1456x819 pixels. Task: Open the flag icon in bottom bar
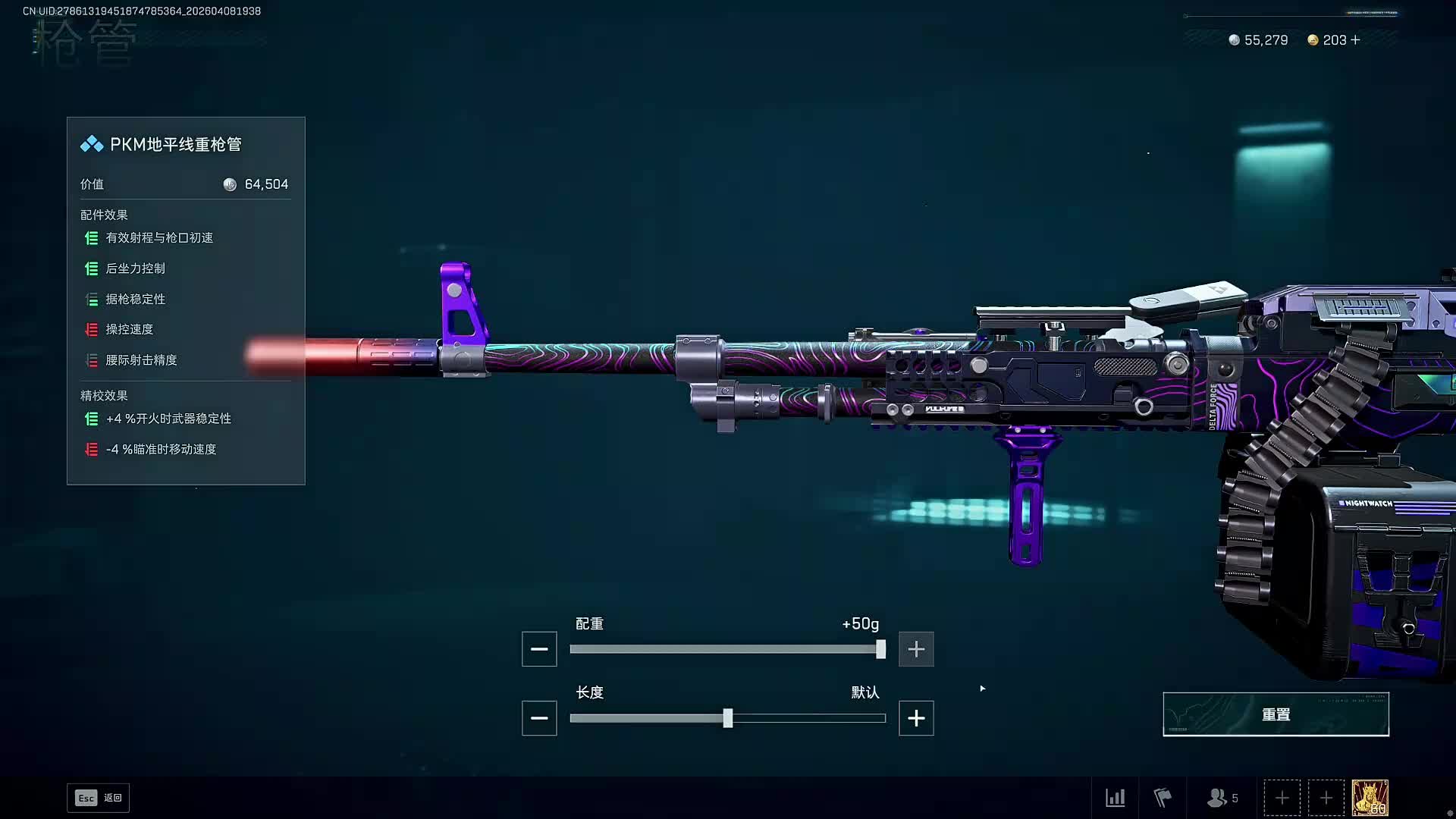coord(1163,798)
